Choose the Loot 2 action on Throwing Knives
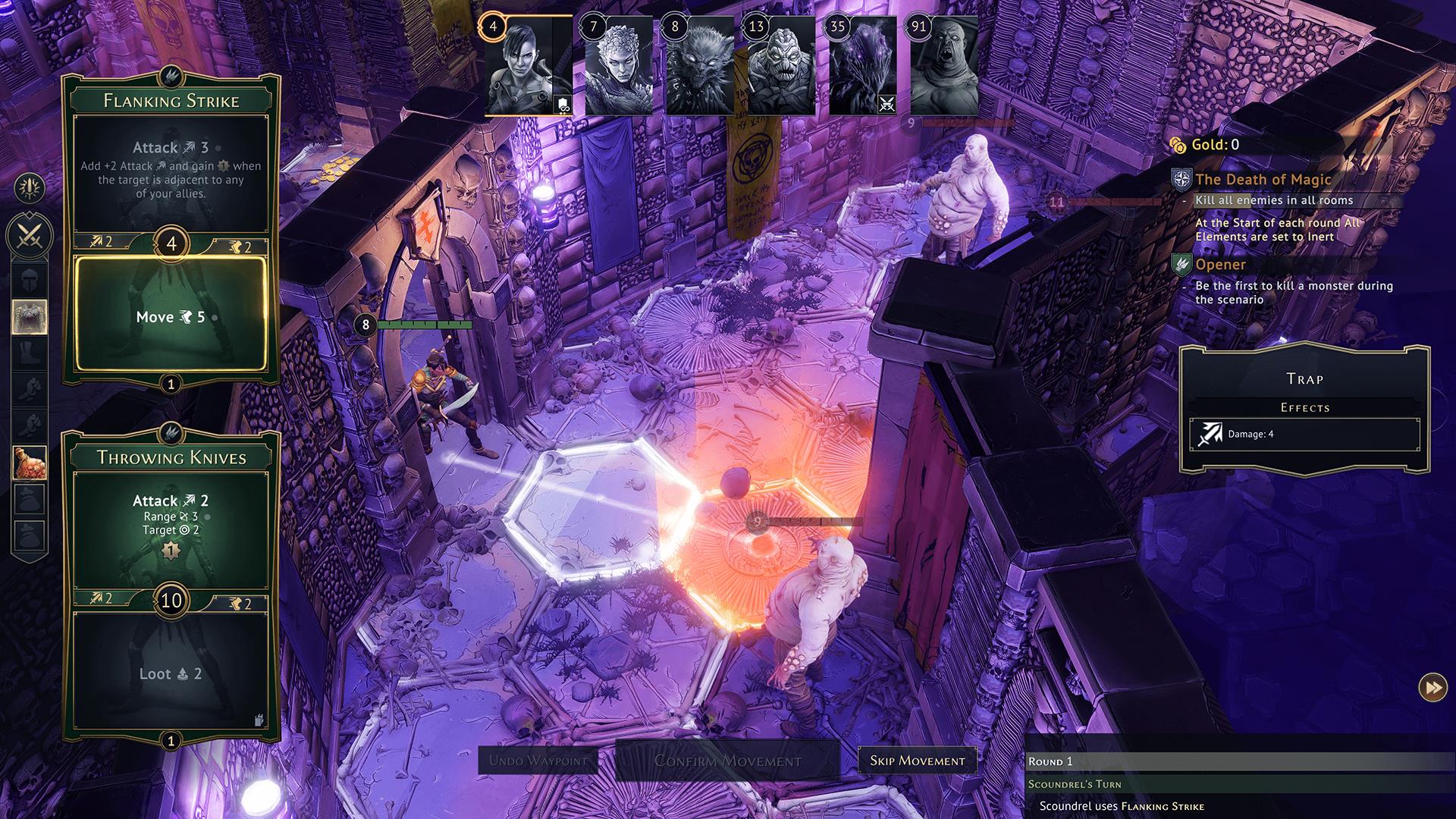 (x=171, y=673)
